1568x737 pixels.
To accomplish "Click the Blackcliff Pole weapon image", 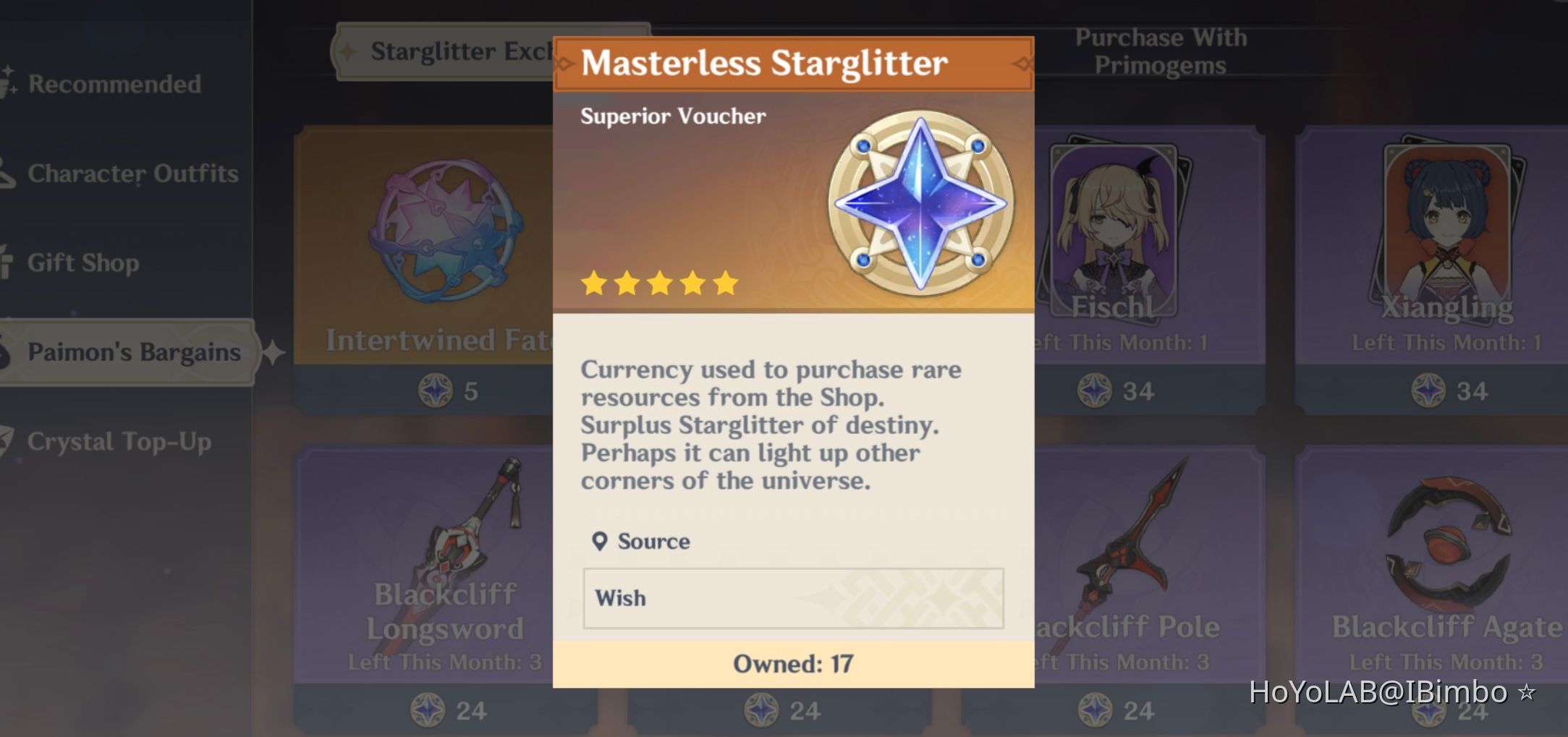I will coord(1129,528).
